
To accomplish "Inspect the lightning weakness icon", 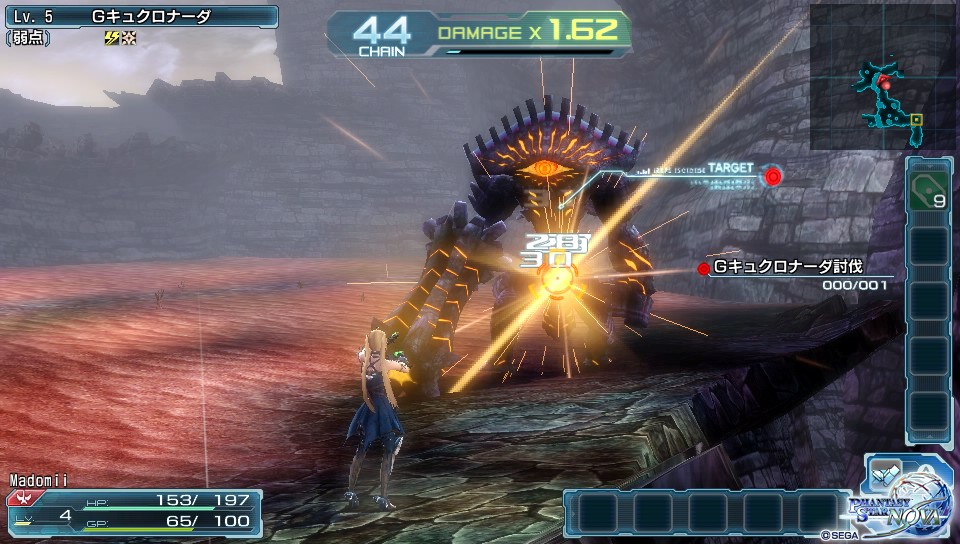I will click(x=111, y=38).
